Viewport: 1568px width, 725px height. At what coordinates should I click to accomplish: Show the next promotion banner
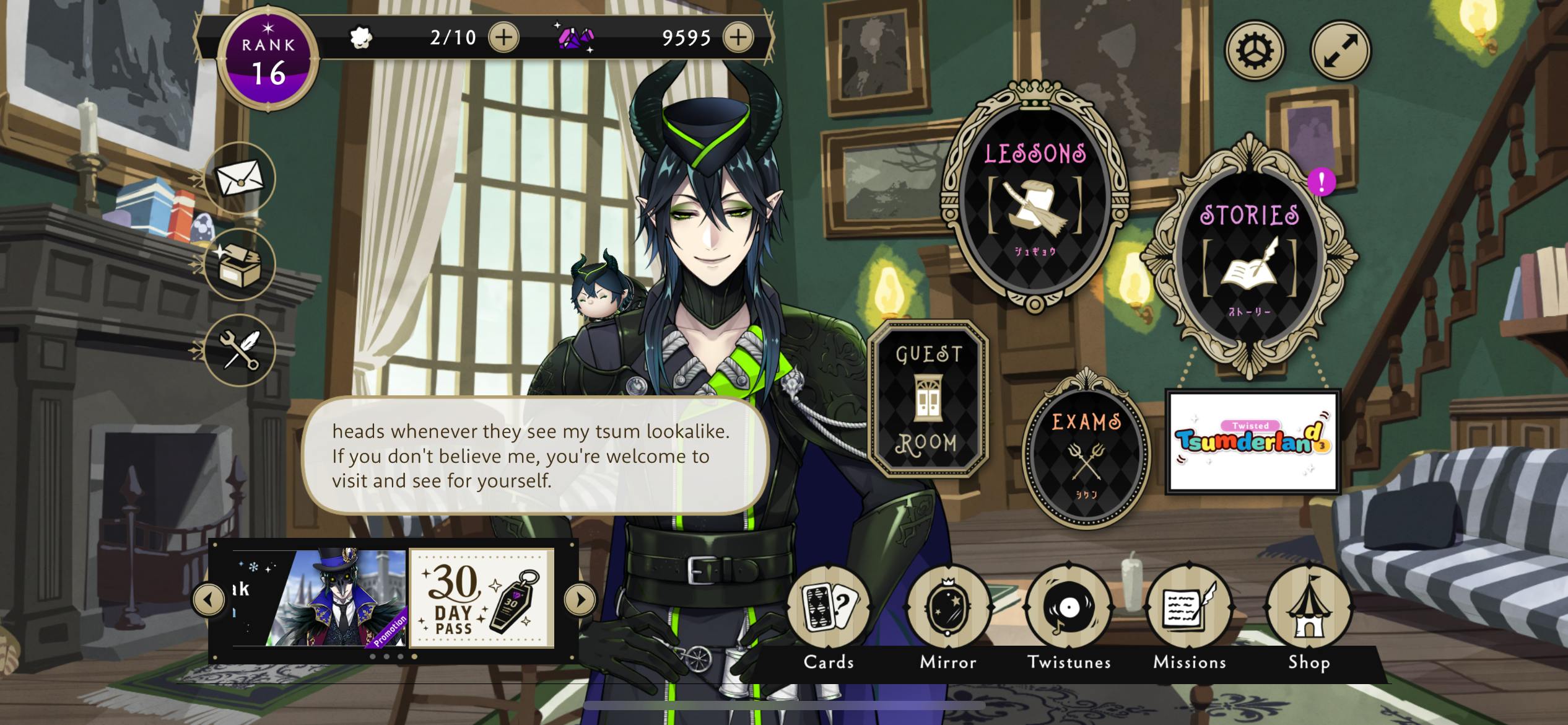580,599
